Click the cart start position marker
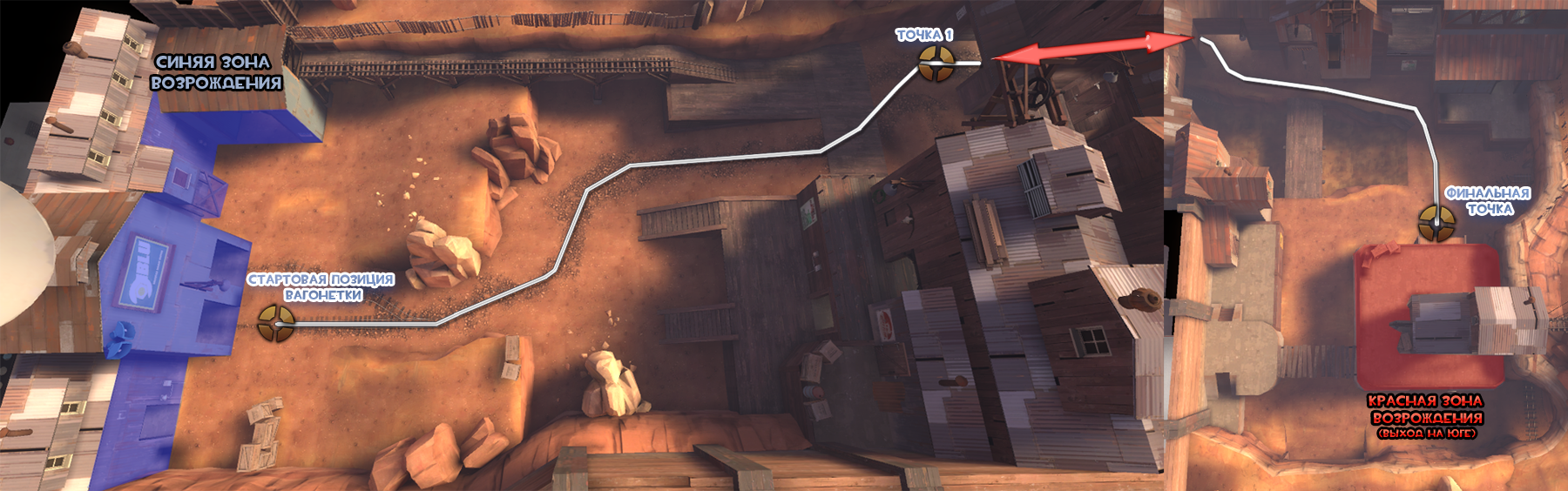 coord(275,323)
